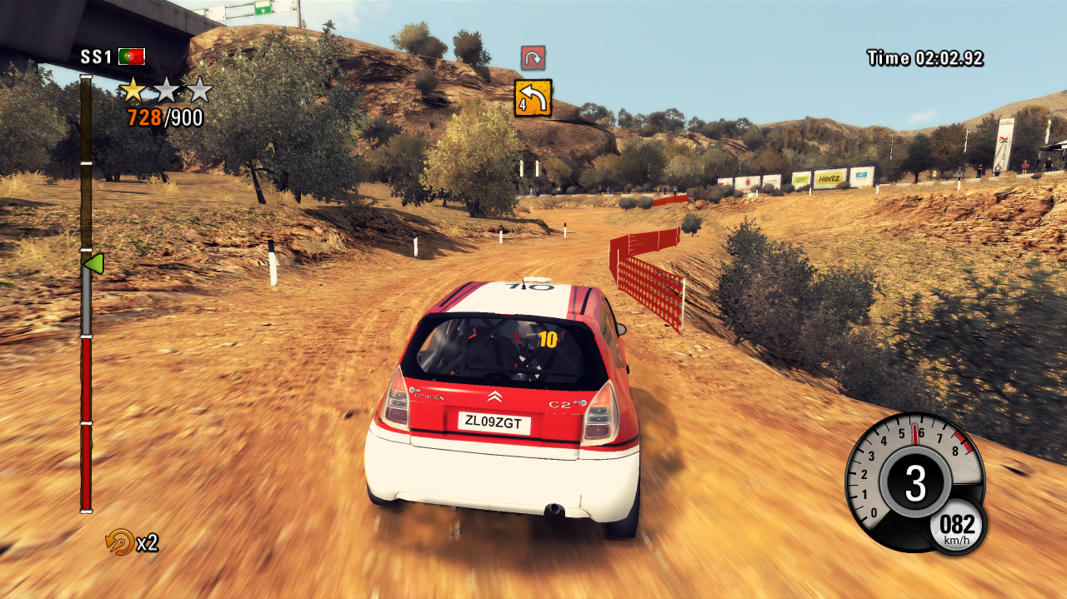
Task: Click the green marker on the stage progress bar
Action: click(93, 264)
